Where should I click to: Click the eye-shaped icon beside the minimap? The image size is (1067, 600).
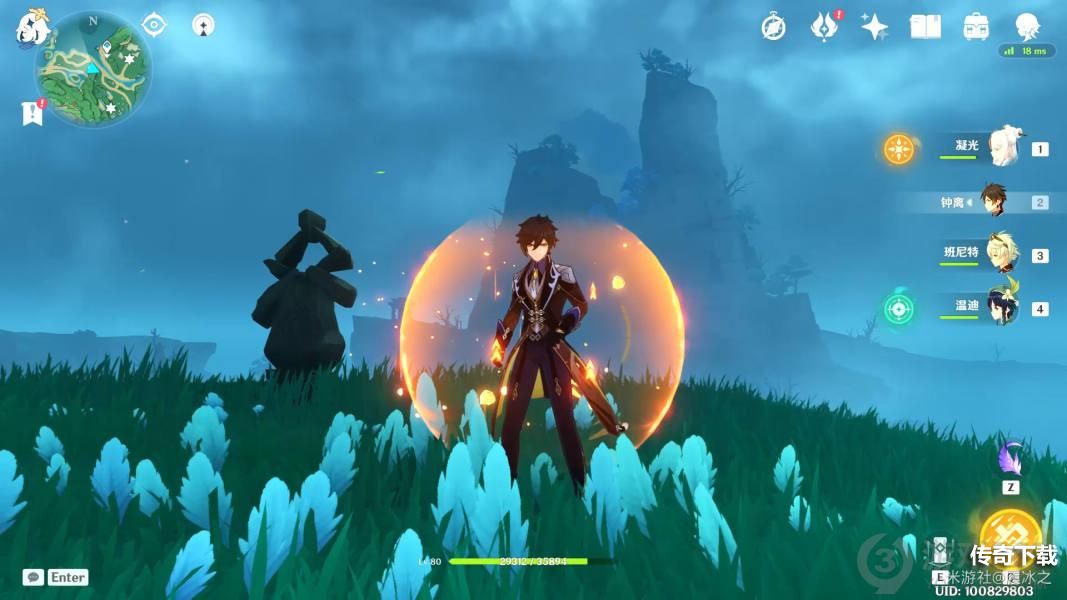tap(154, 24)
